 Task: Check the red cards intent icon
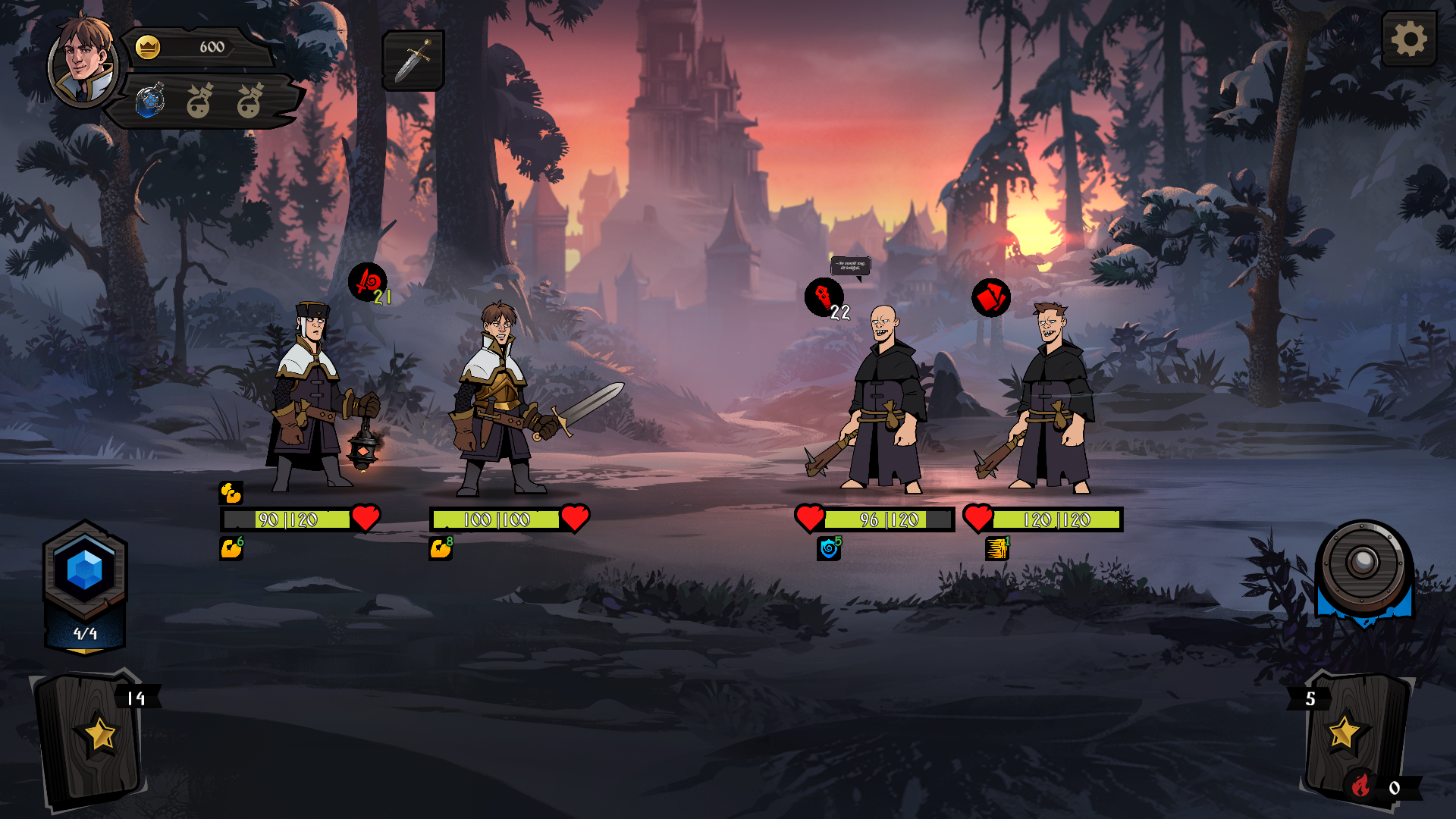tap(990, 297)
